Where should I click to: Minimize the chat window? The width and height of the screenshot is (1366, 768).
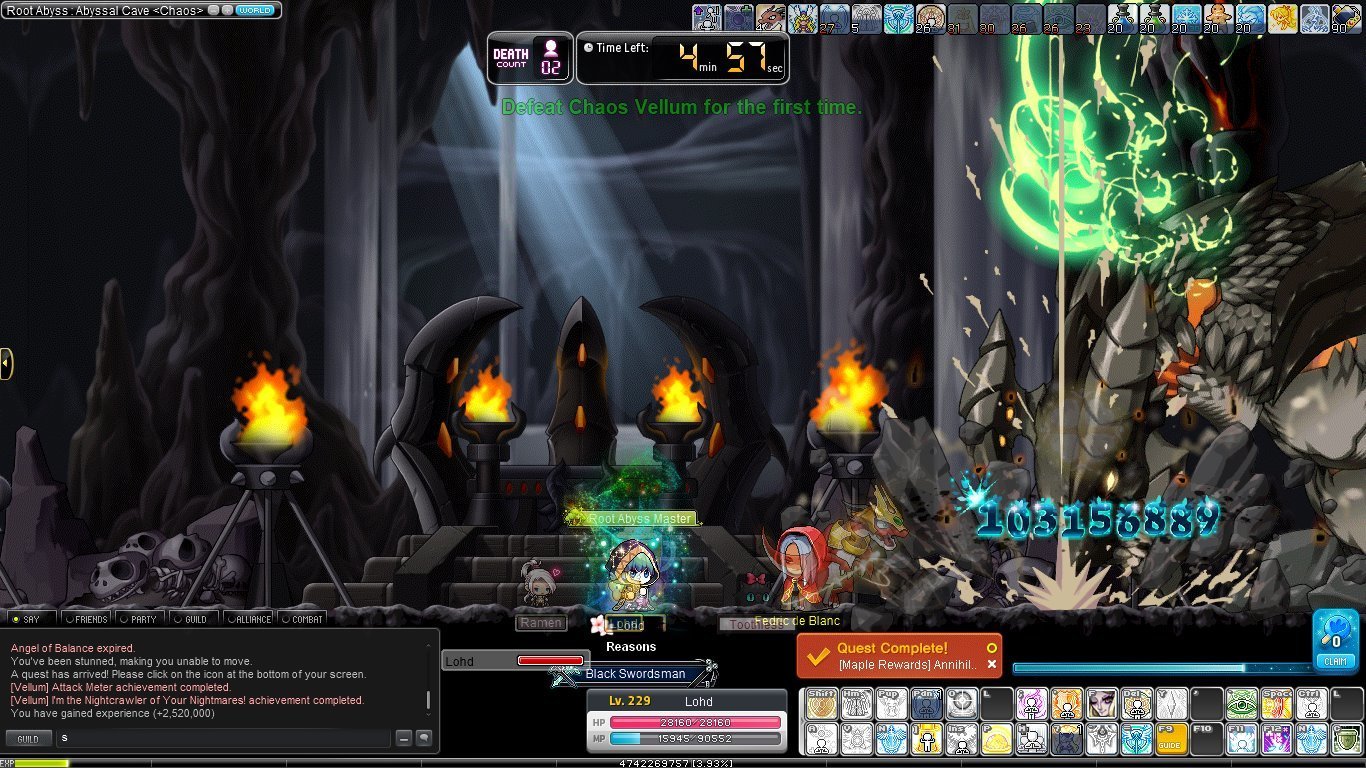click(x=403, y=738)
